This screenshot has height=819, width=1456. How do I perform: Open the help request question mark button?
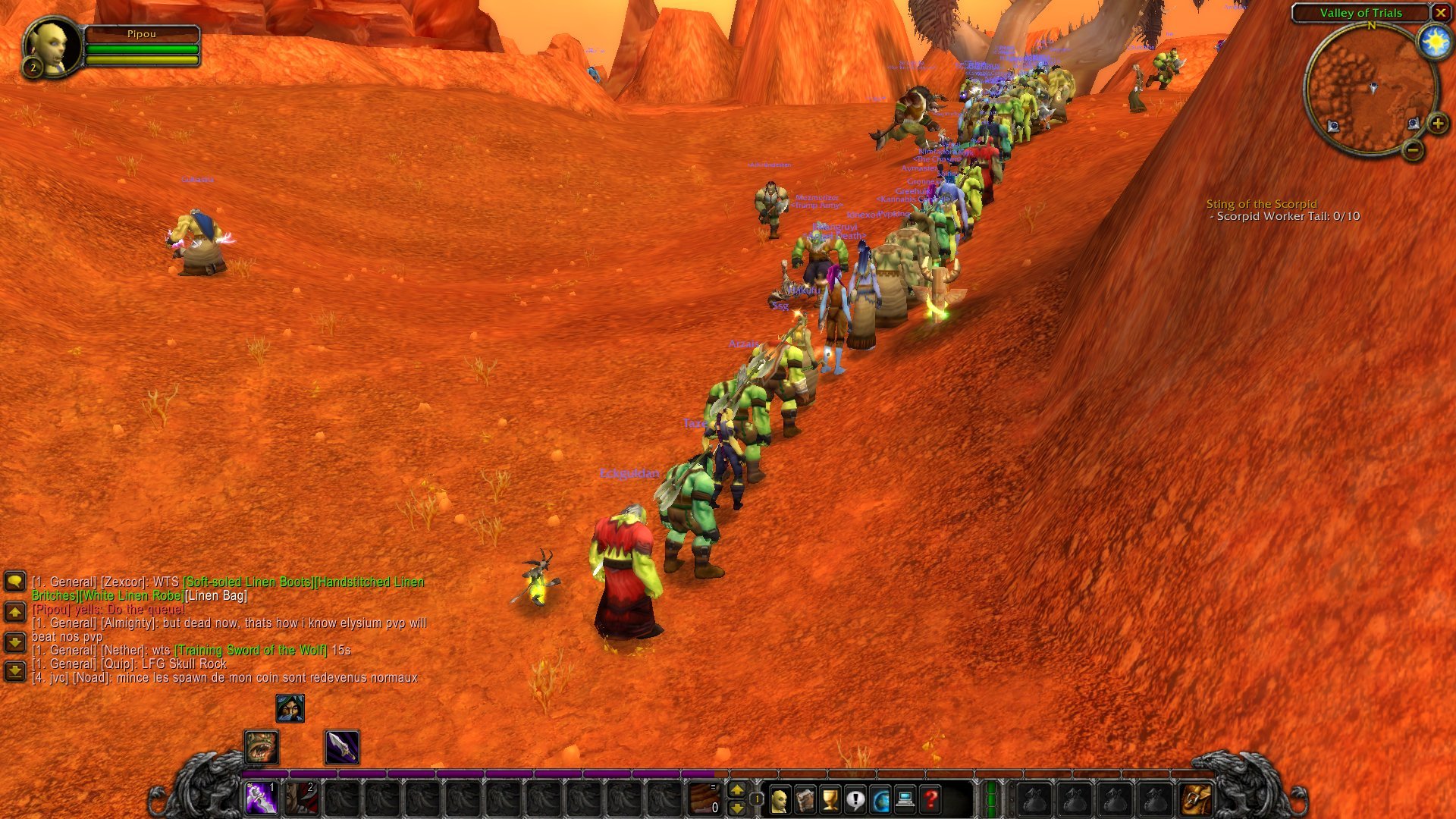click(931, 799)
